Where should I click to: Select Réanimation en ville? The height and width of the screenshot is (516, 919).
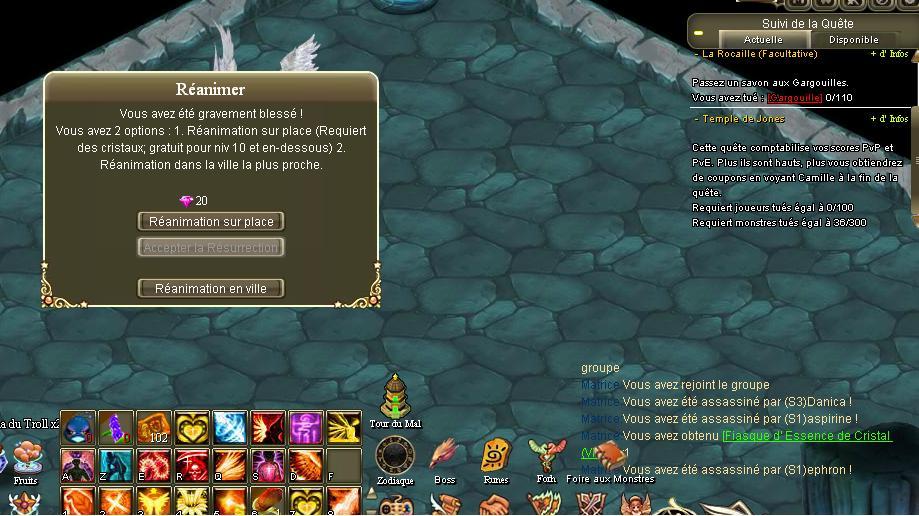[211, 288]
